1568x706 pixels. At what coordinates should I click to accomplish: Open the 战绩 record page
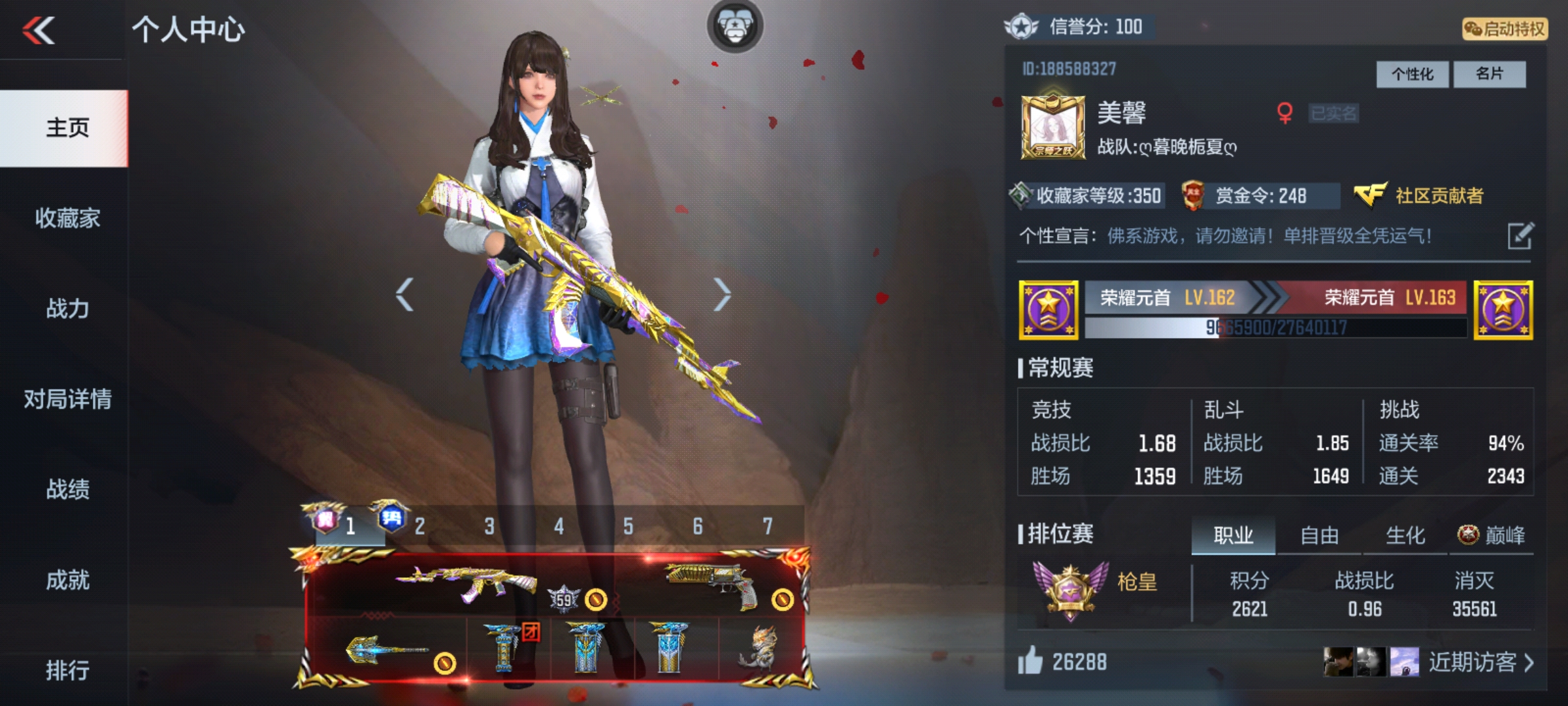pos(67,489)
